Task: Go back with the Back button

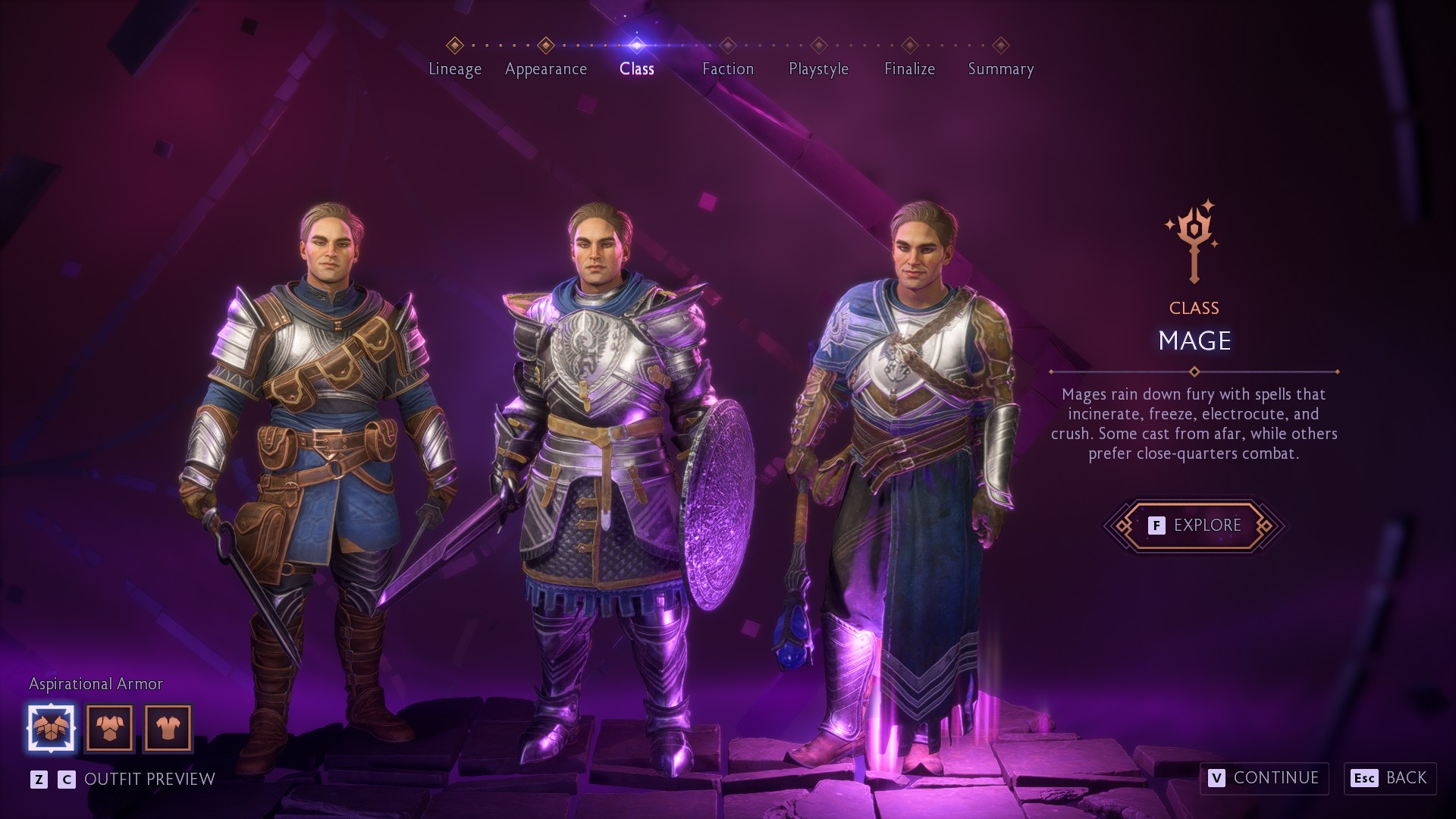Action: [x=1390, y=778]
